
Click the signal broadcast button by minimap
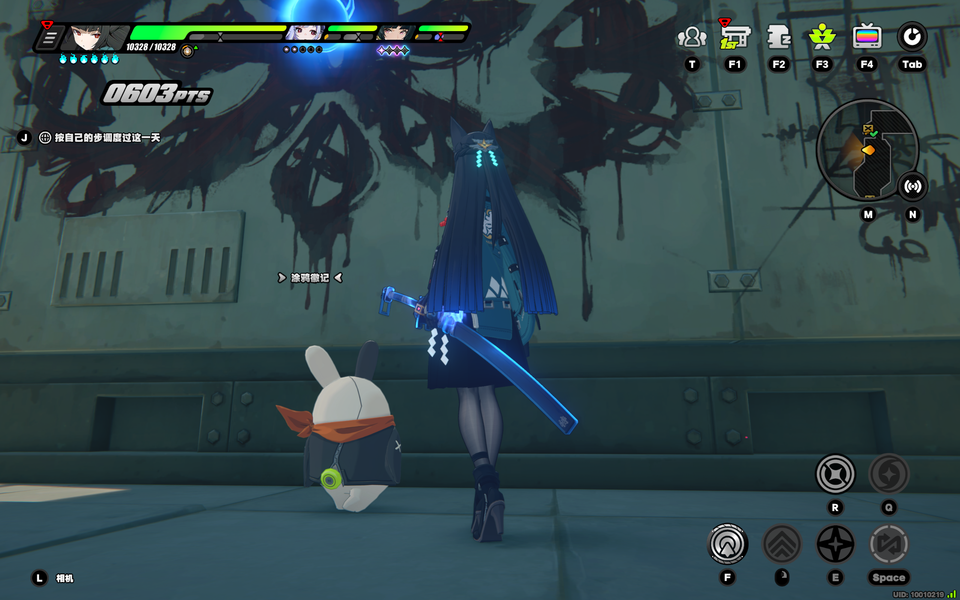click(x=912, y=186)
